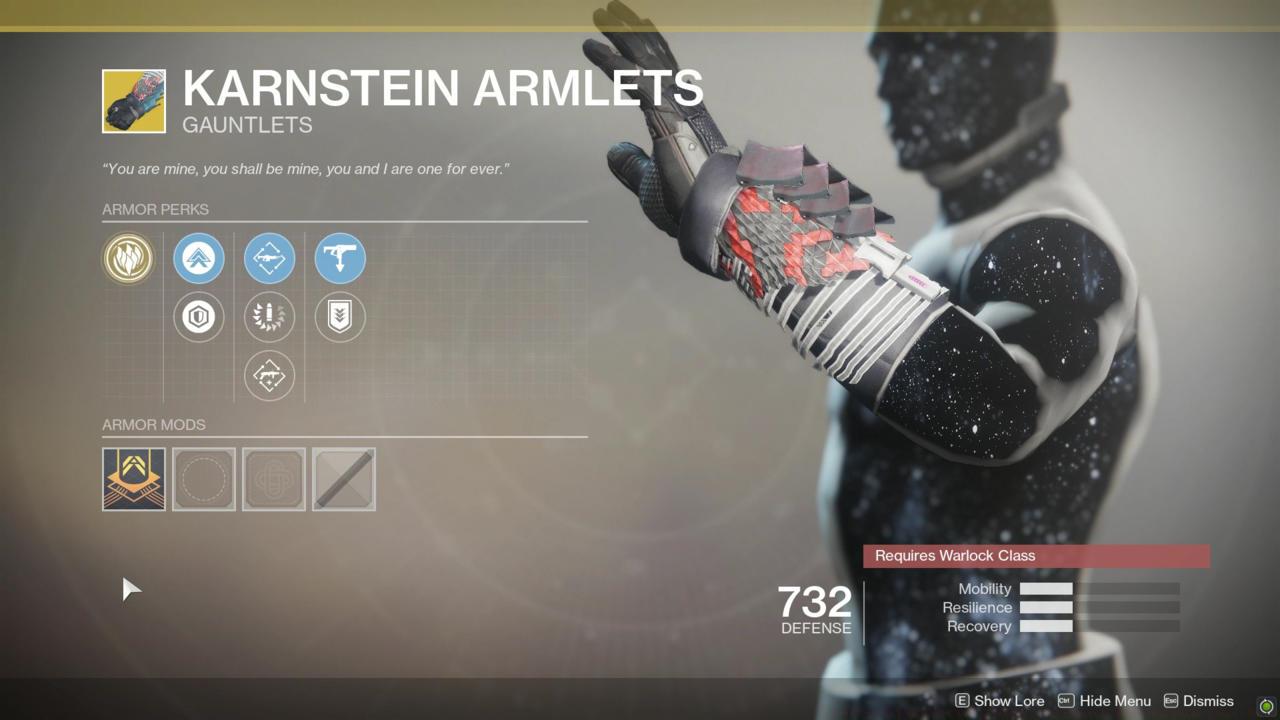
Task: Pick the shield with down chevrons perk
Action: tap(340, 317)
